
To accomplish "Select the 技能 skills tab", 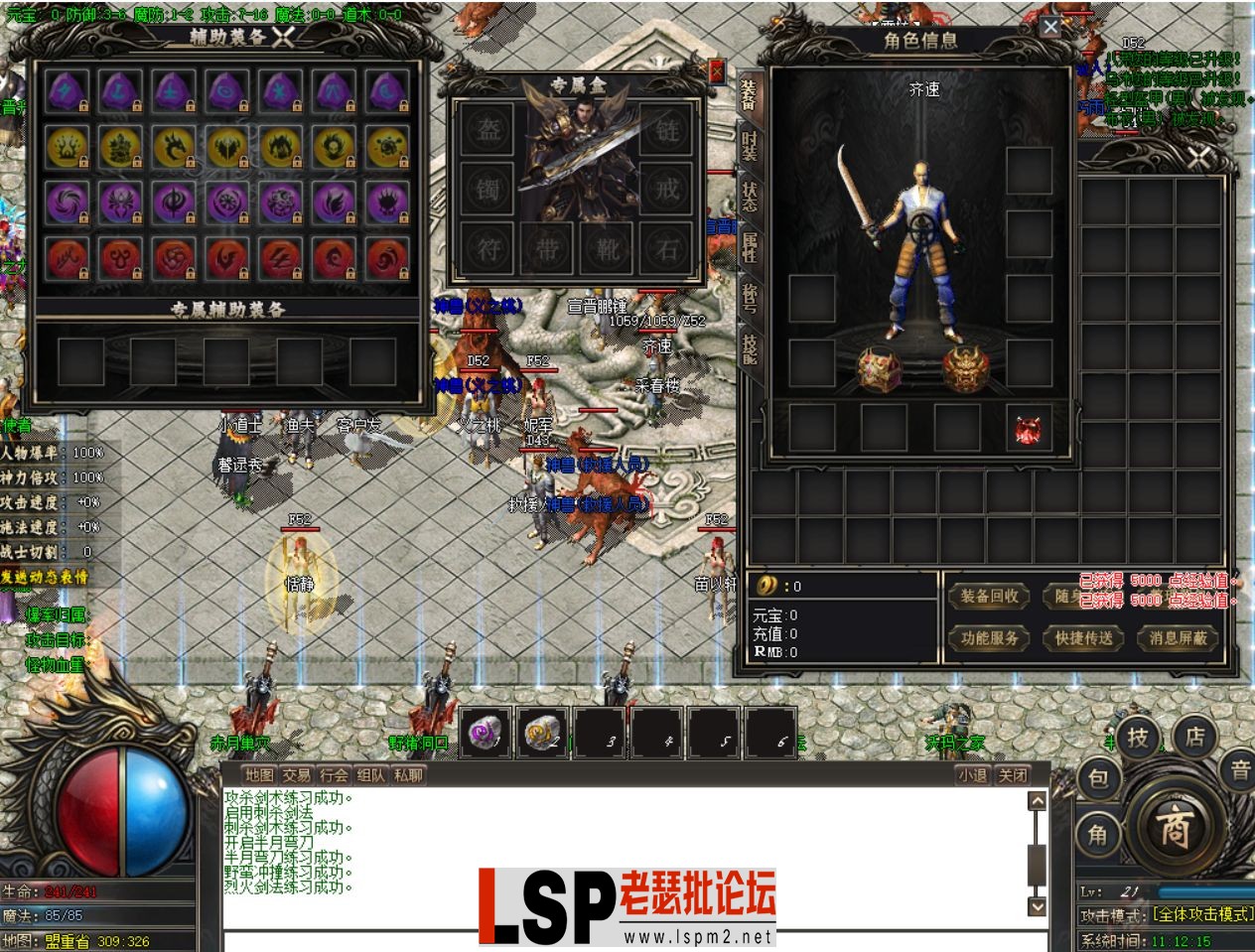I will point(750,347).
